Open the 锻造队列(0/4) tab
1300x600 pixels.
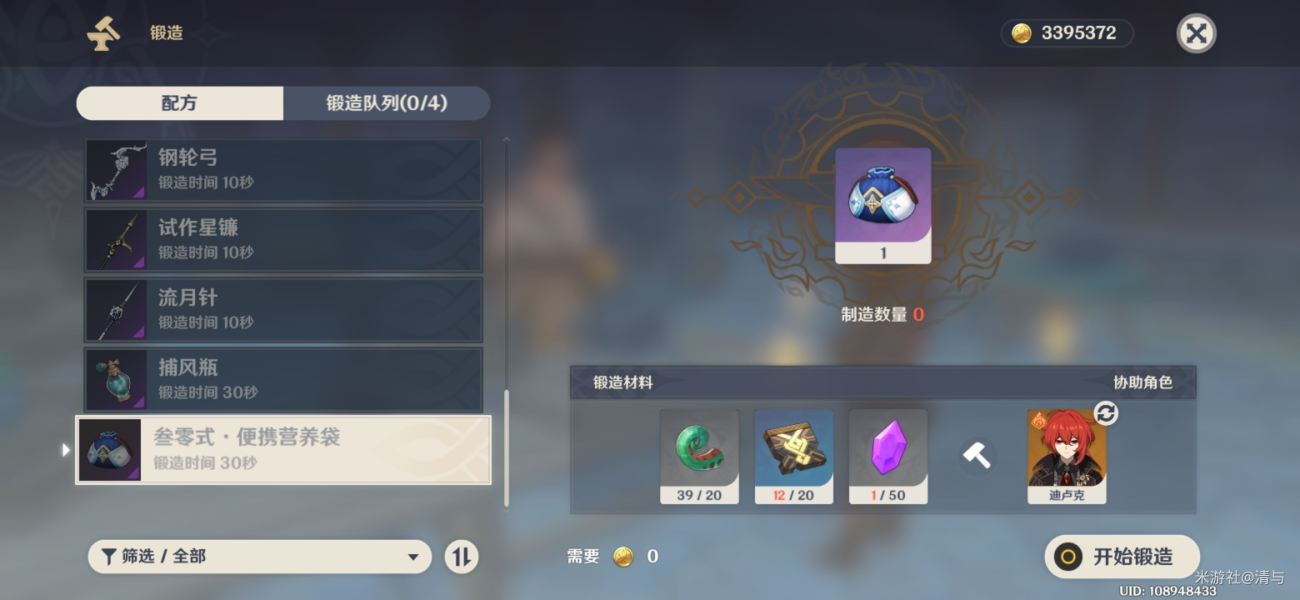point(386,103)
